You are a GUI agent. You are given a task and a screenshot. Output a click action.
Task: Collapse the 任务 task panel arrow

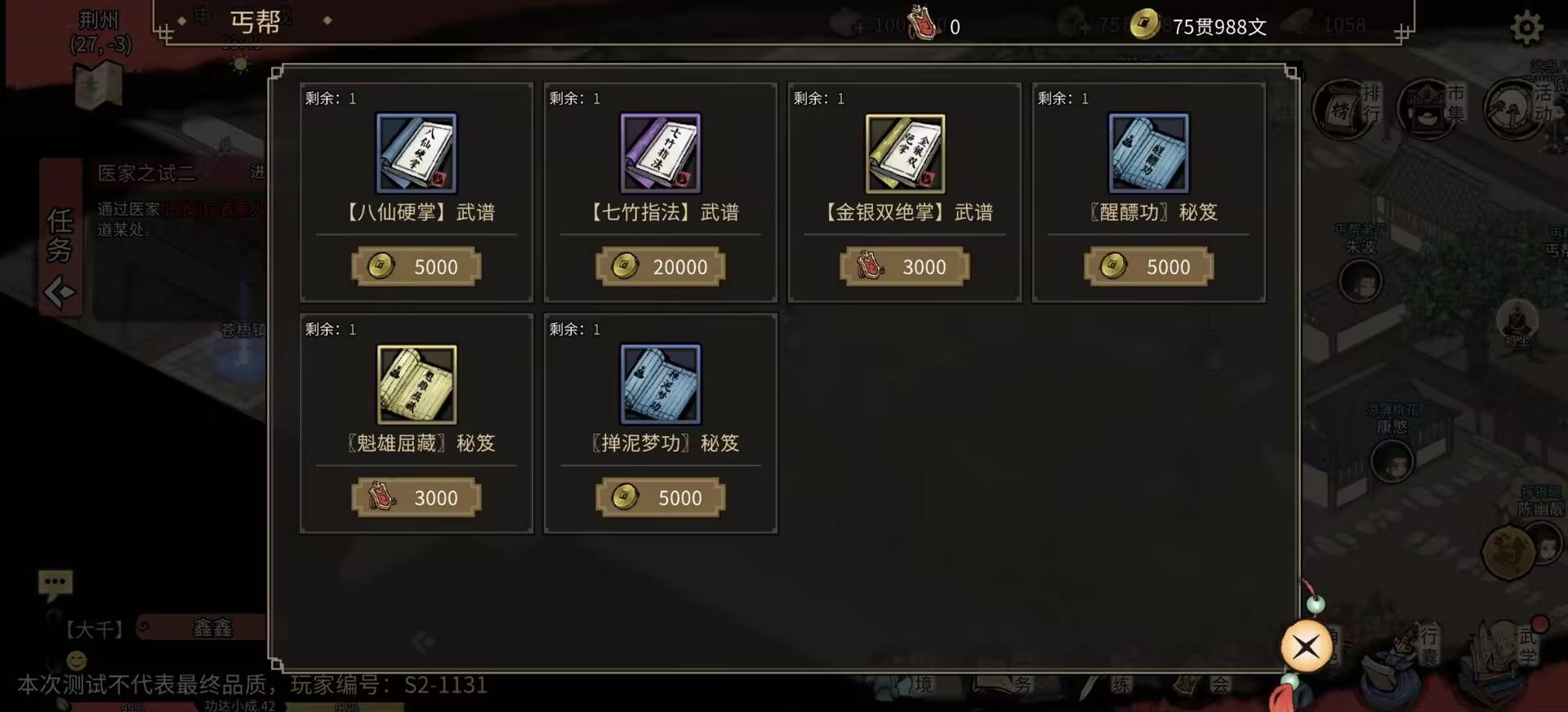60,291
